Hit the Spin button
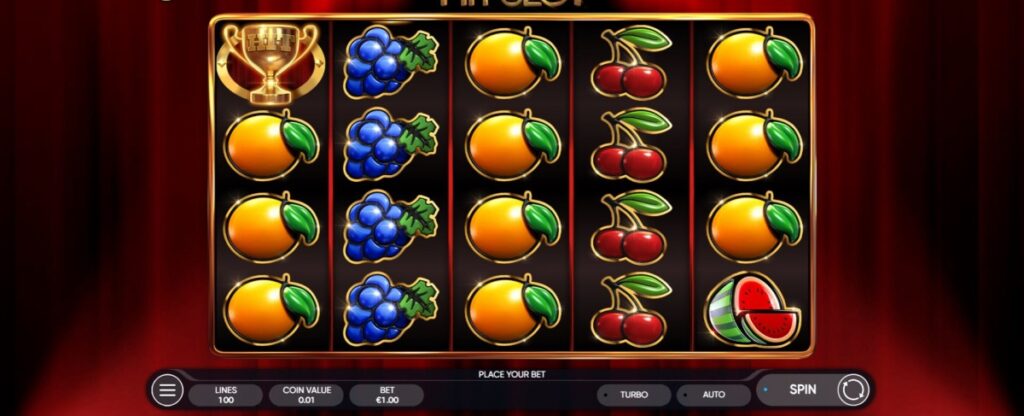The image size is (1024, 416). pyautogui.click(x=804, y=388)
